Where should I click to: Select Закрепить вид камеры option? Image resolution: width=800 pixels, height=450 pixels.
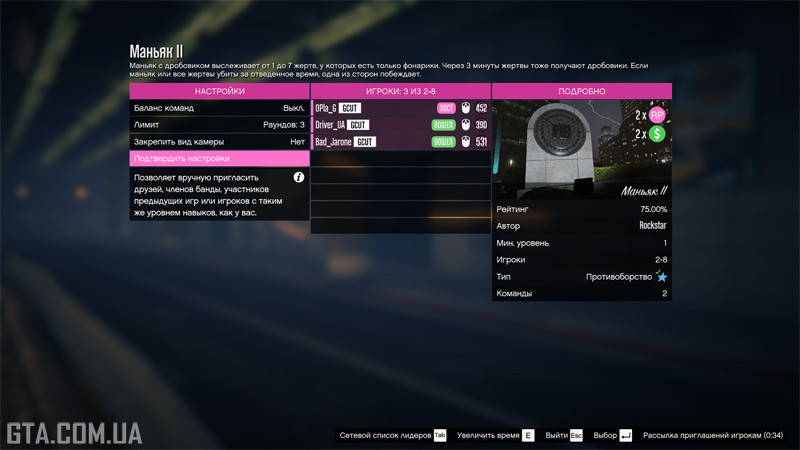click(x=219, y=142)
